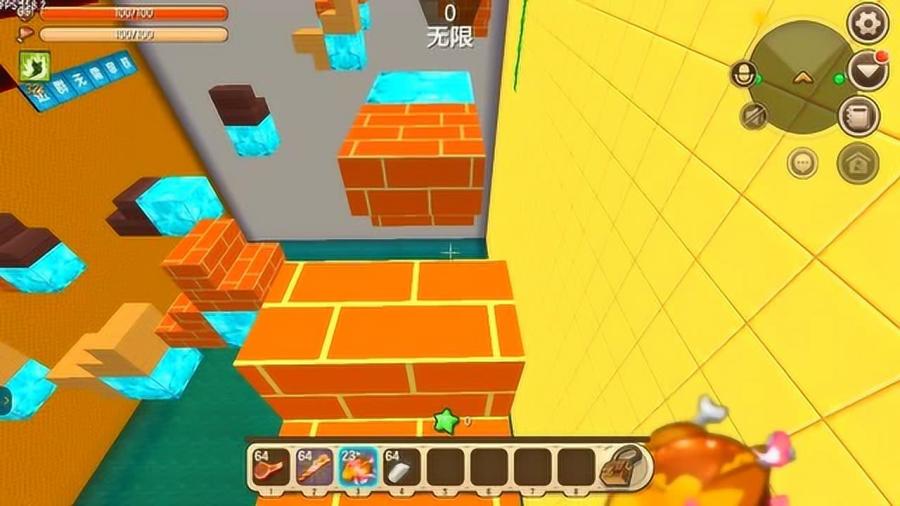
Task: Choose the highlighted roast chicken in slot 3
Action: click(357, 467)
